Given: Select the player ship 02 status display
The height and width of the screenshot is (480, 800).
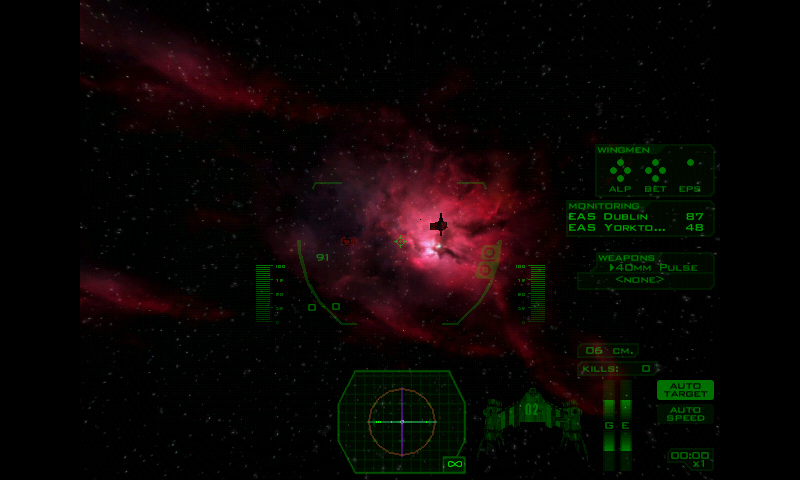Looking at the screenshot, I should pos(531,412).
